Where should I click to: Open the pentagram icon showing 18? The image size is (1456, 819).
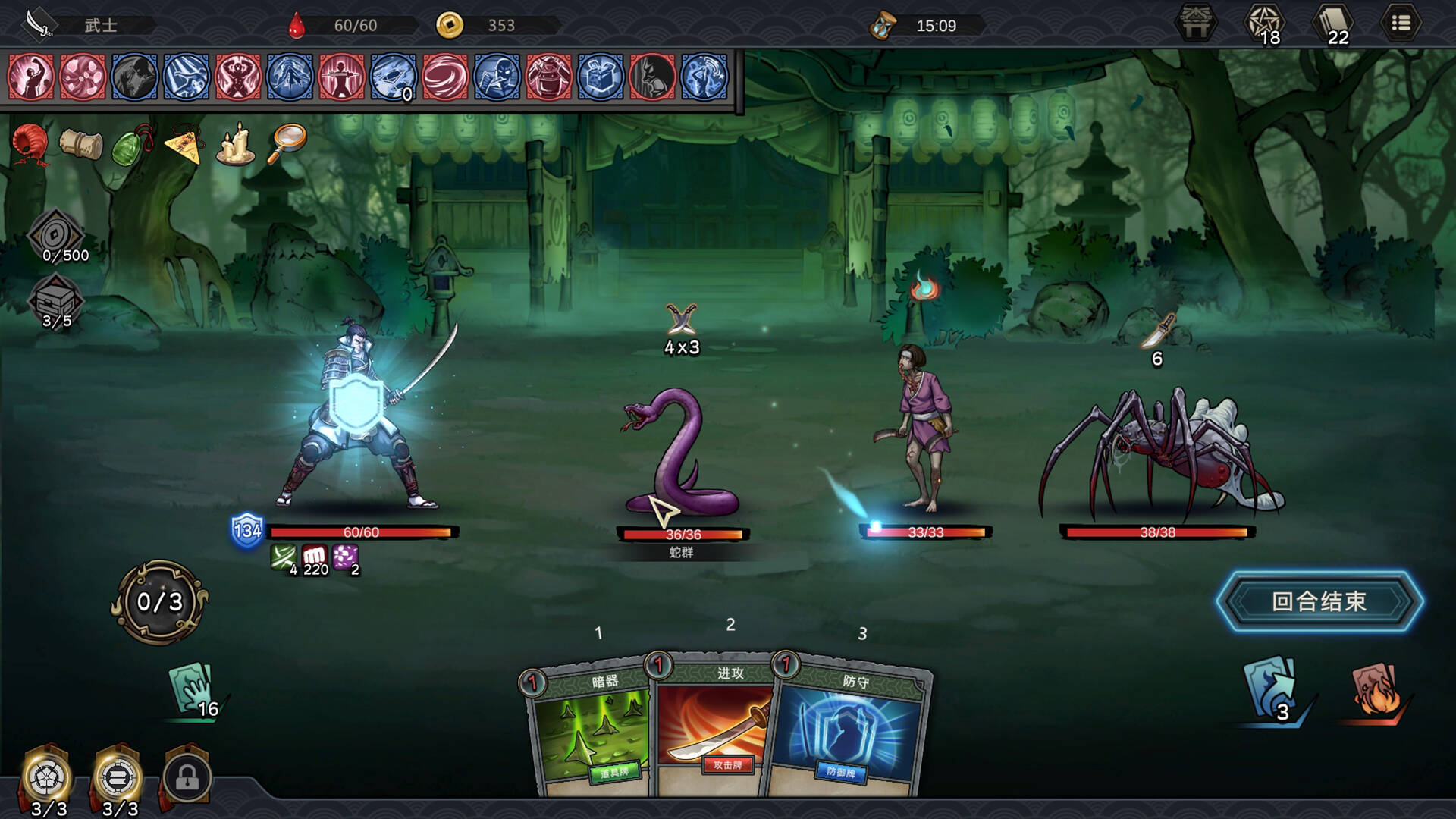[x=1264, y=24]
